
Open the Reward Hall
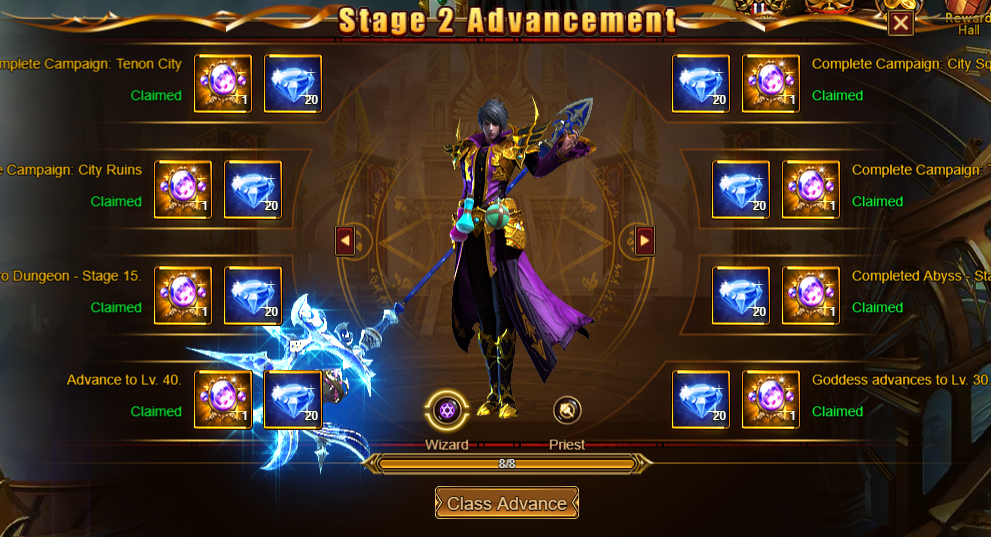pos(968,22)
